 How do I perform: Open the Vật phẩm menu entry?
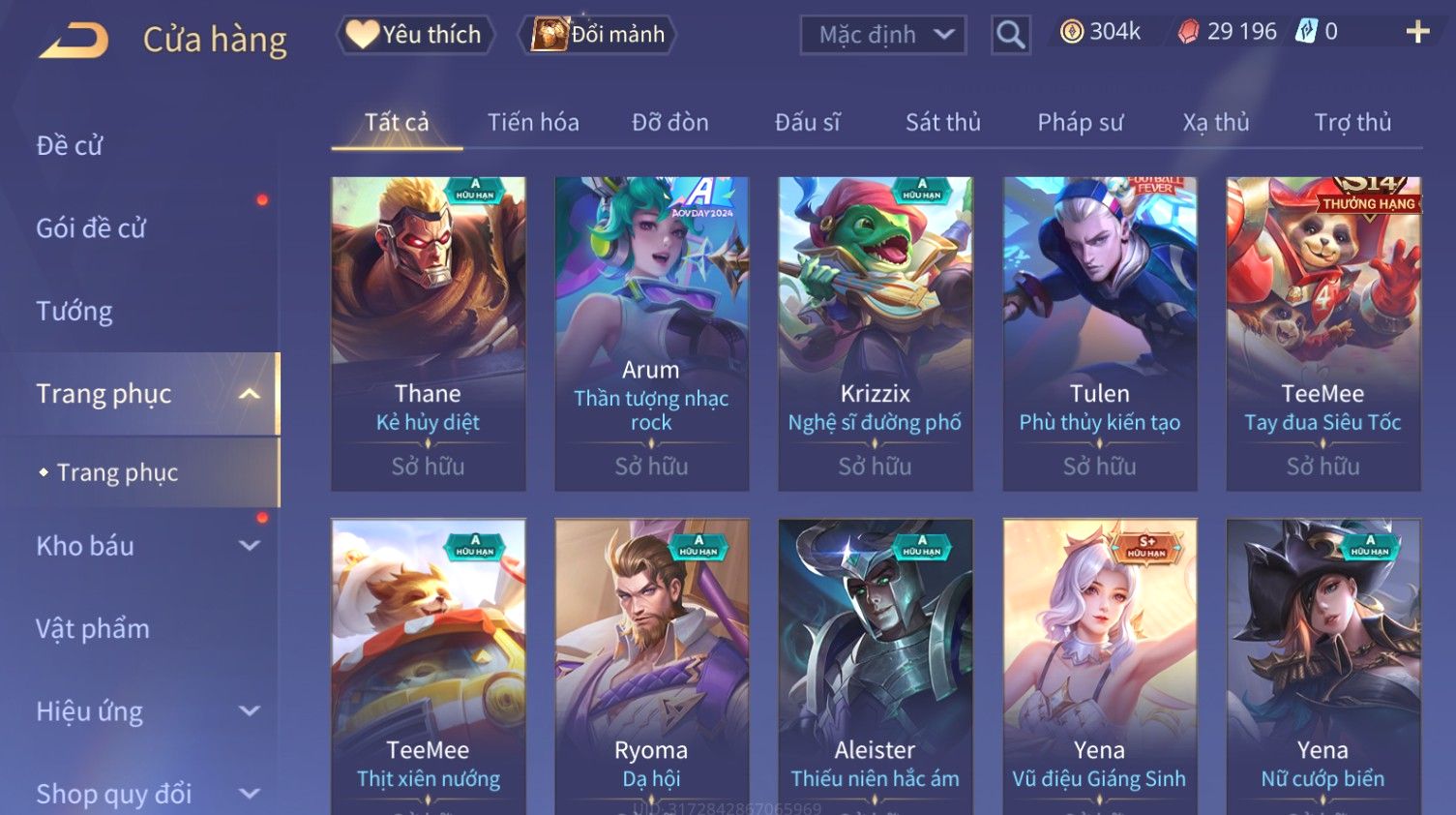pyautogui.click(x=93, y=629)
